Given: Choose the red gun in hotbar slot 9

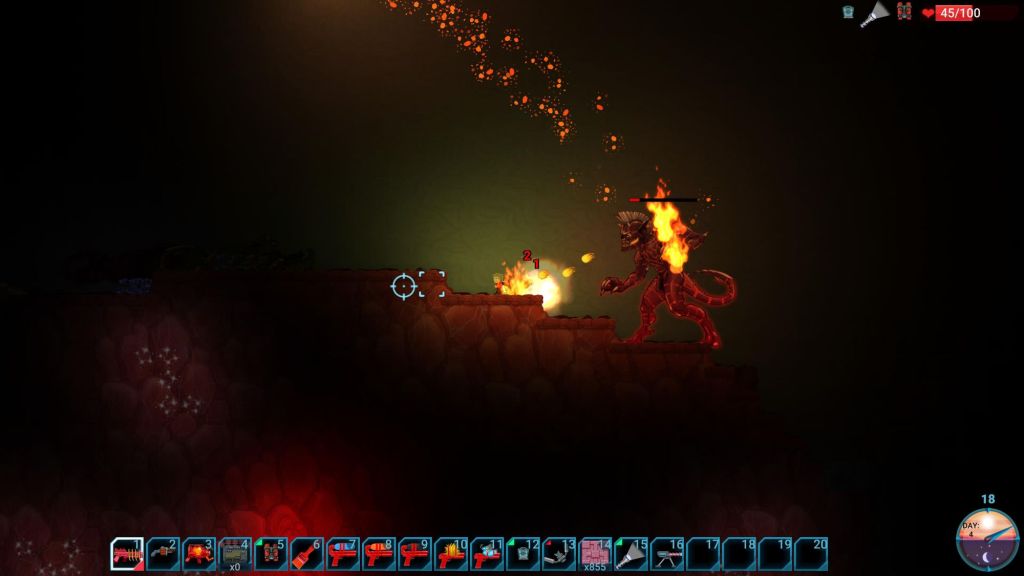Looking at the screenshot, I should tap(415, 554).
